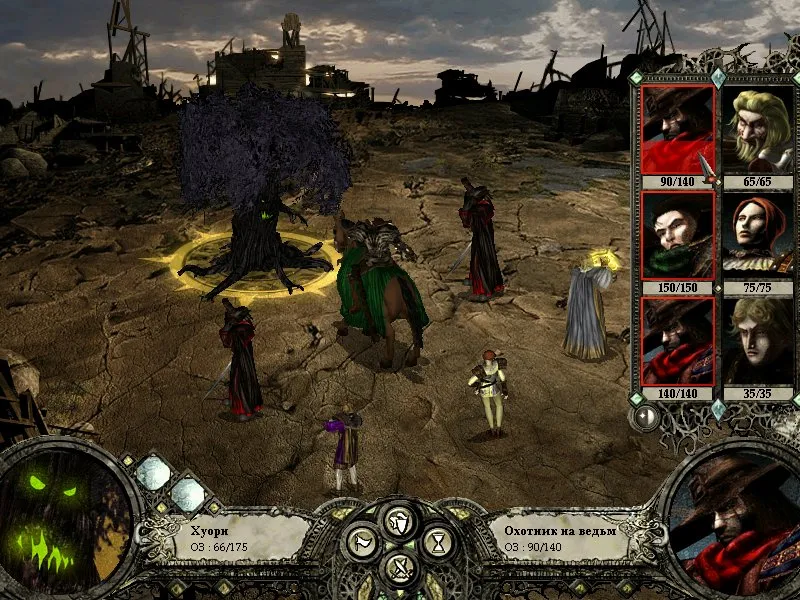This screenshot has height=600, width=800.
Task: Select the blond bearded unit portrait 65/65
Action: (x=757, y=130)
